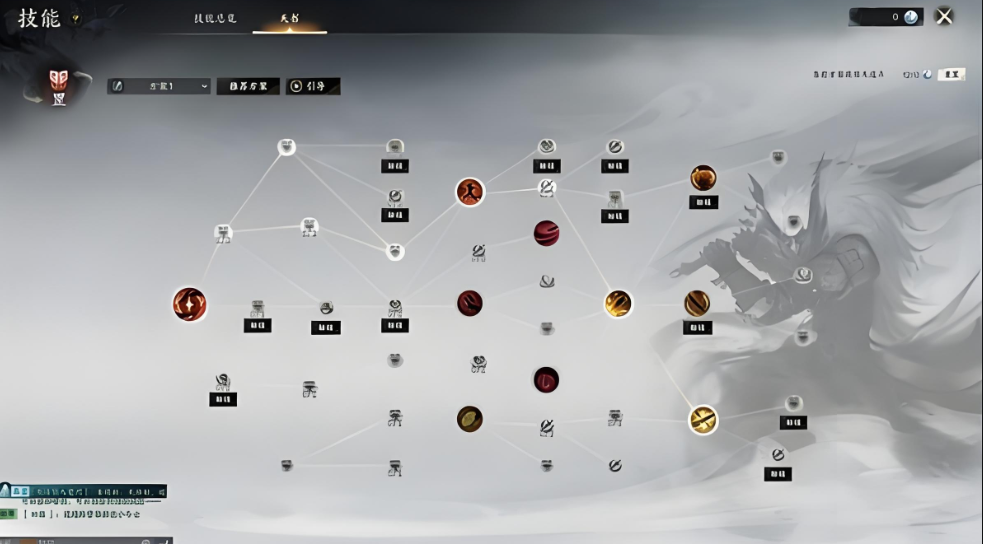983x544 pixels.
Task: Switch to the skill overview tab
Action: [215, 19]
